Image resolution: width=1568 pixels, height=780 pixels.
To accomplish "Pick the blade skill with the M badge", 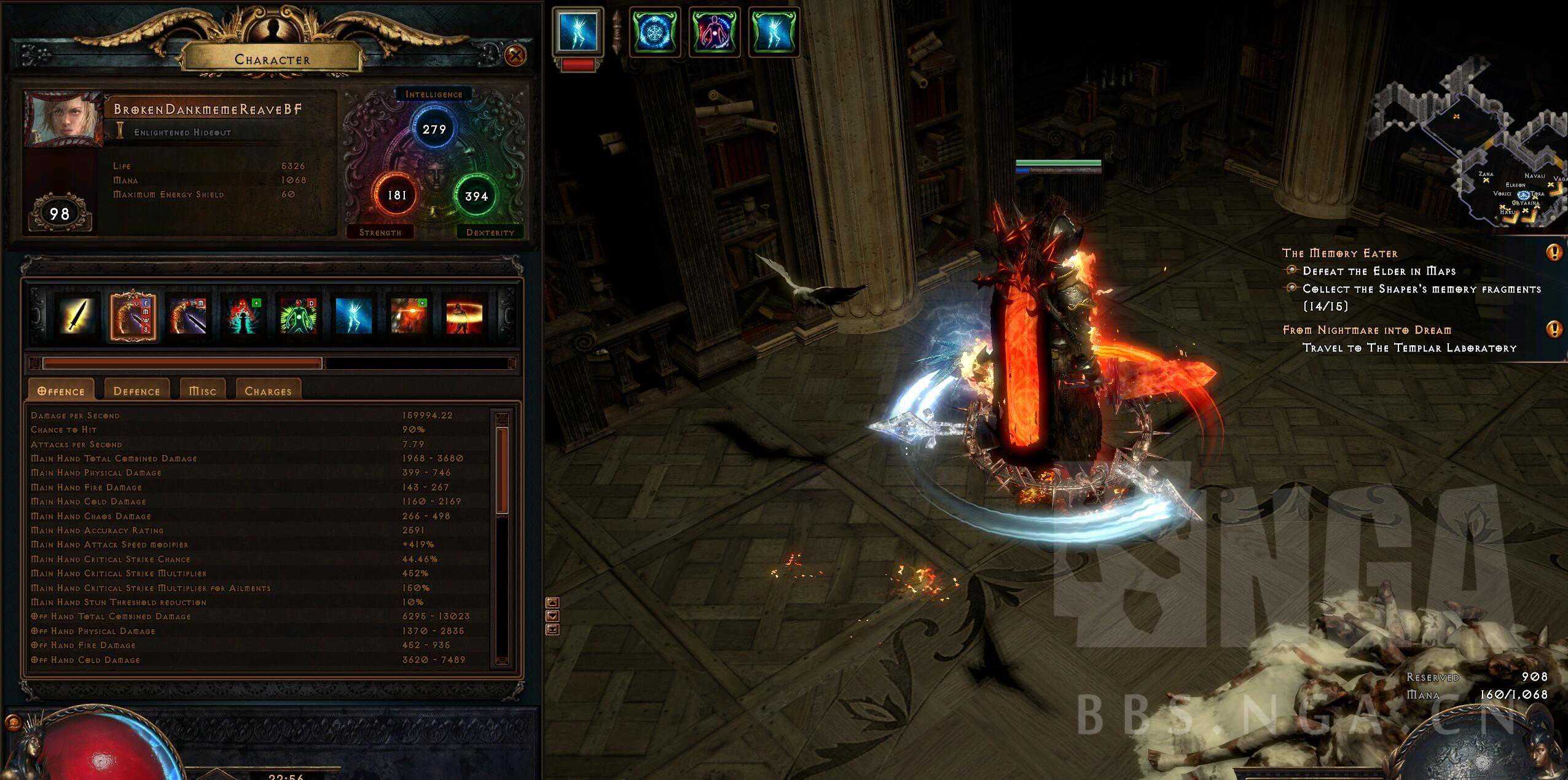I will (x=187, y=316).
